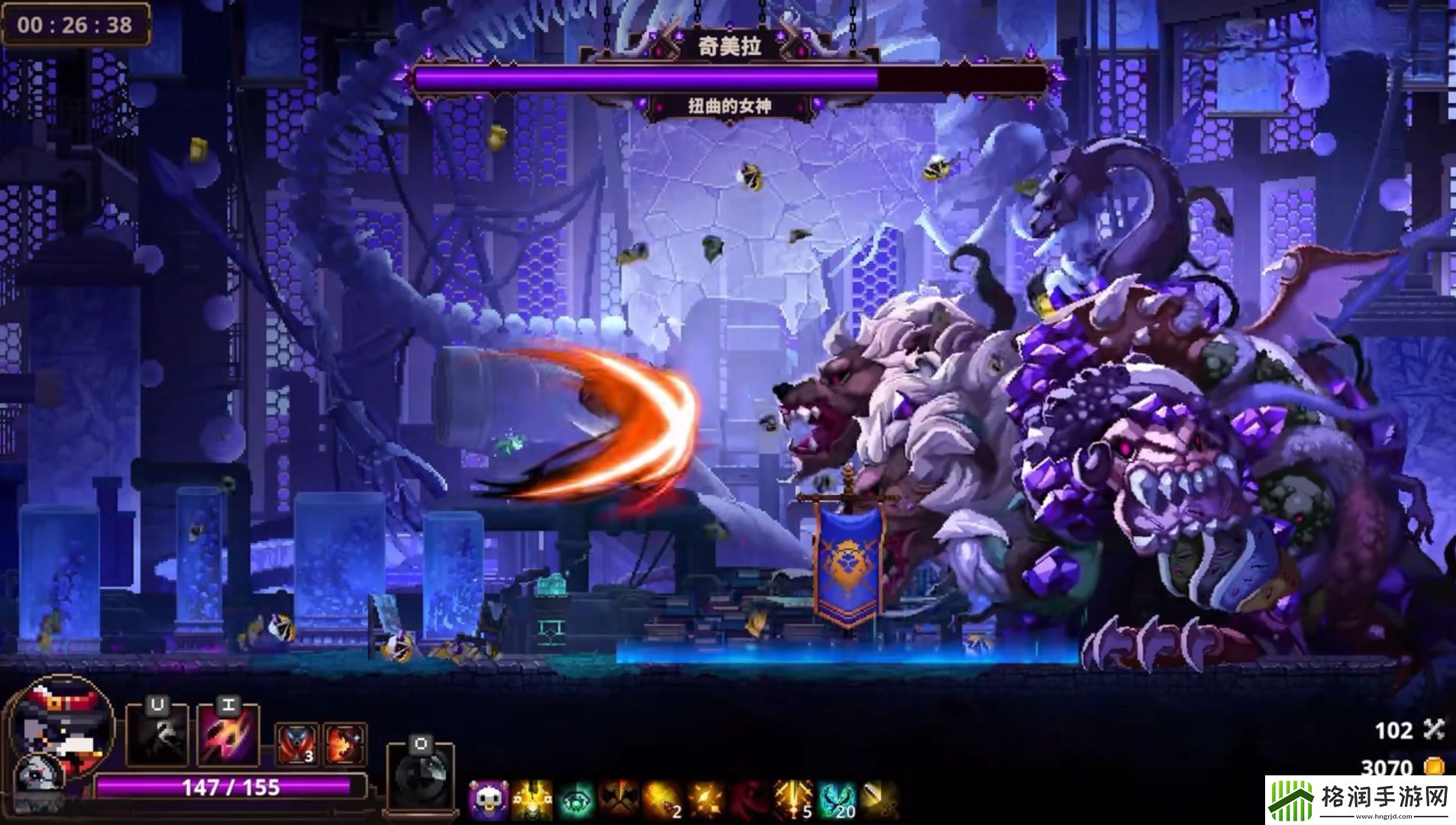Screen dimensions: 1456x825
Task: Click the yellow slash buff showing 2
Action: tap(661, 800)
